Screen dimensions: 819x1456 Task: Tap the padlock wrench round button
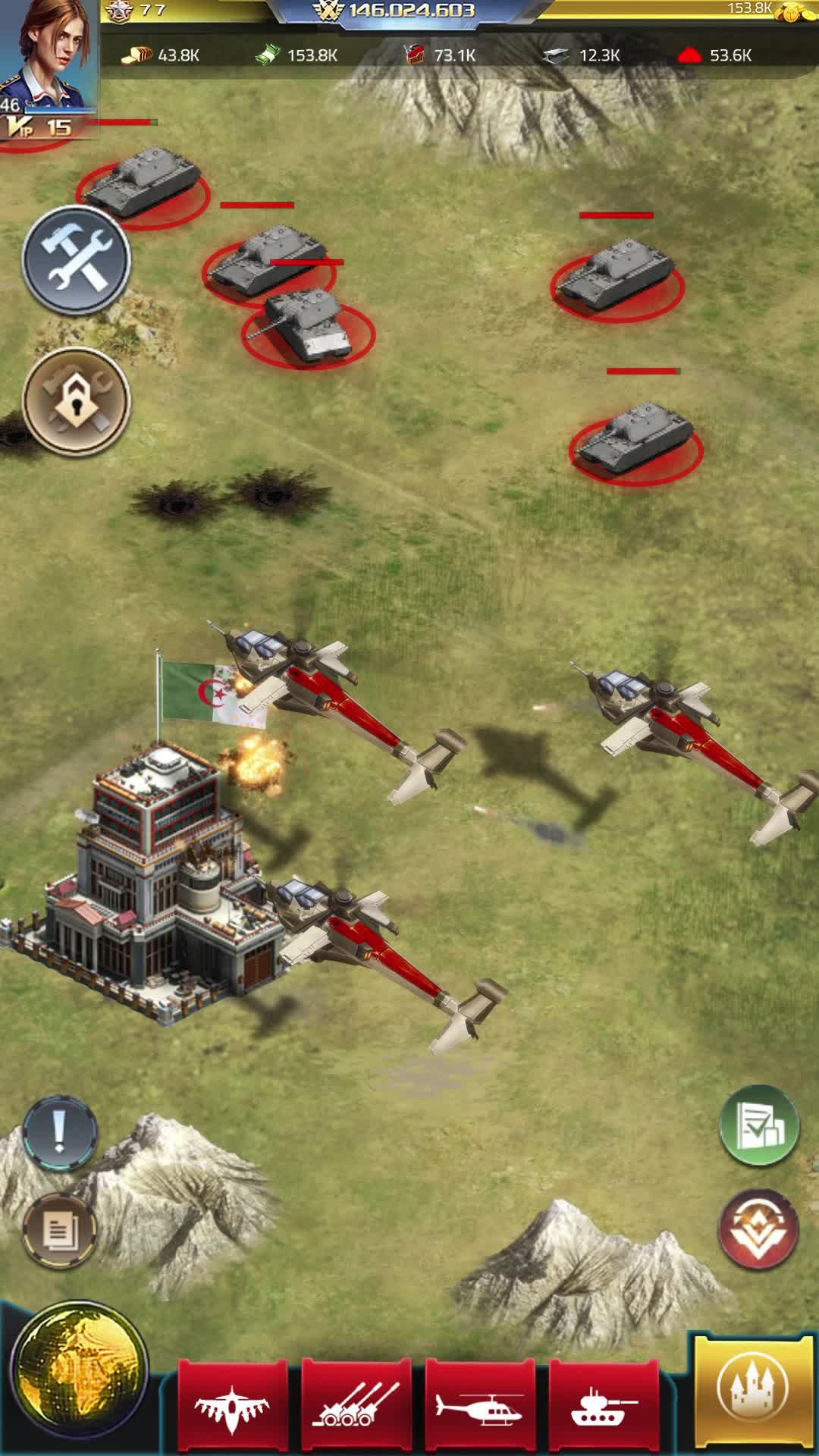click(x=76, y=402)
